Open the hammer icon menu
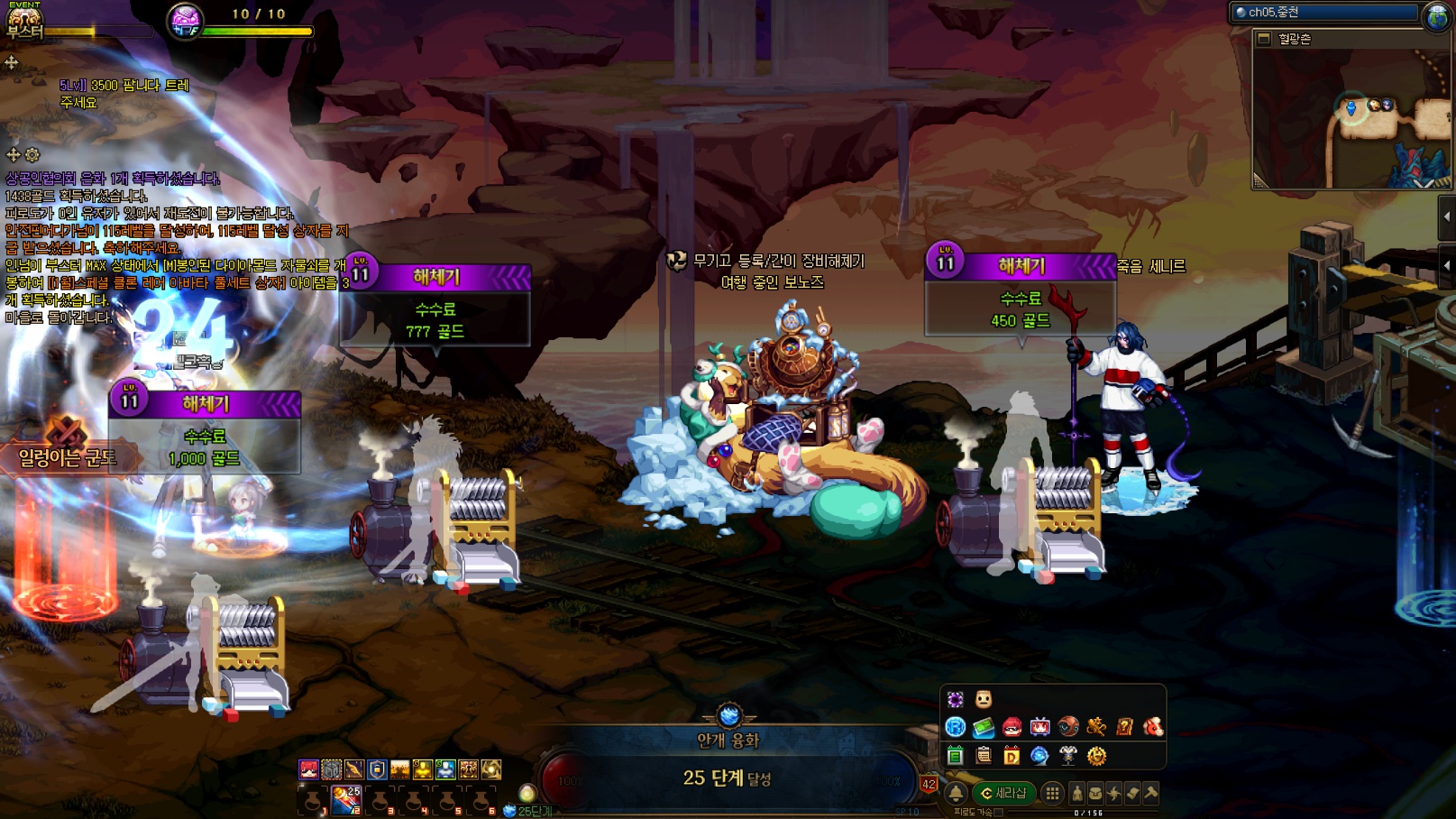 coord(1151,793)
